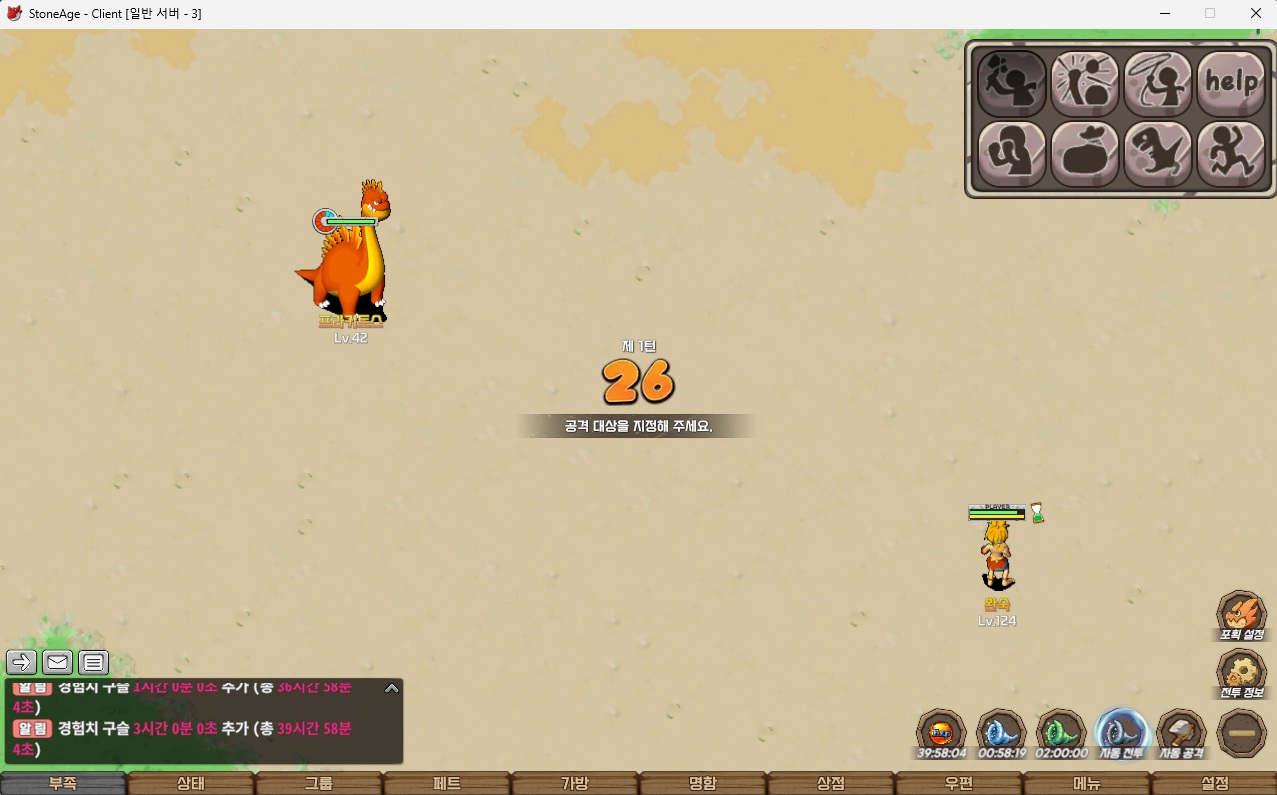Viewport: 1277px width, 795px height.
Task: Expand the chat log with up arrow
Action: 392,688
